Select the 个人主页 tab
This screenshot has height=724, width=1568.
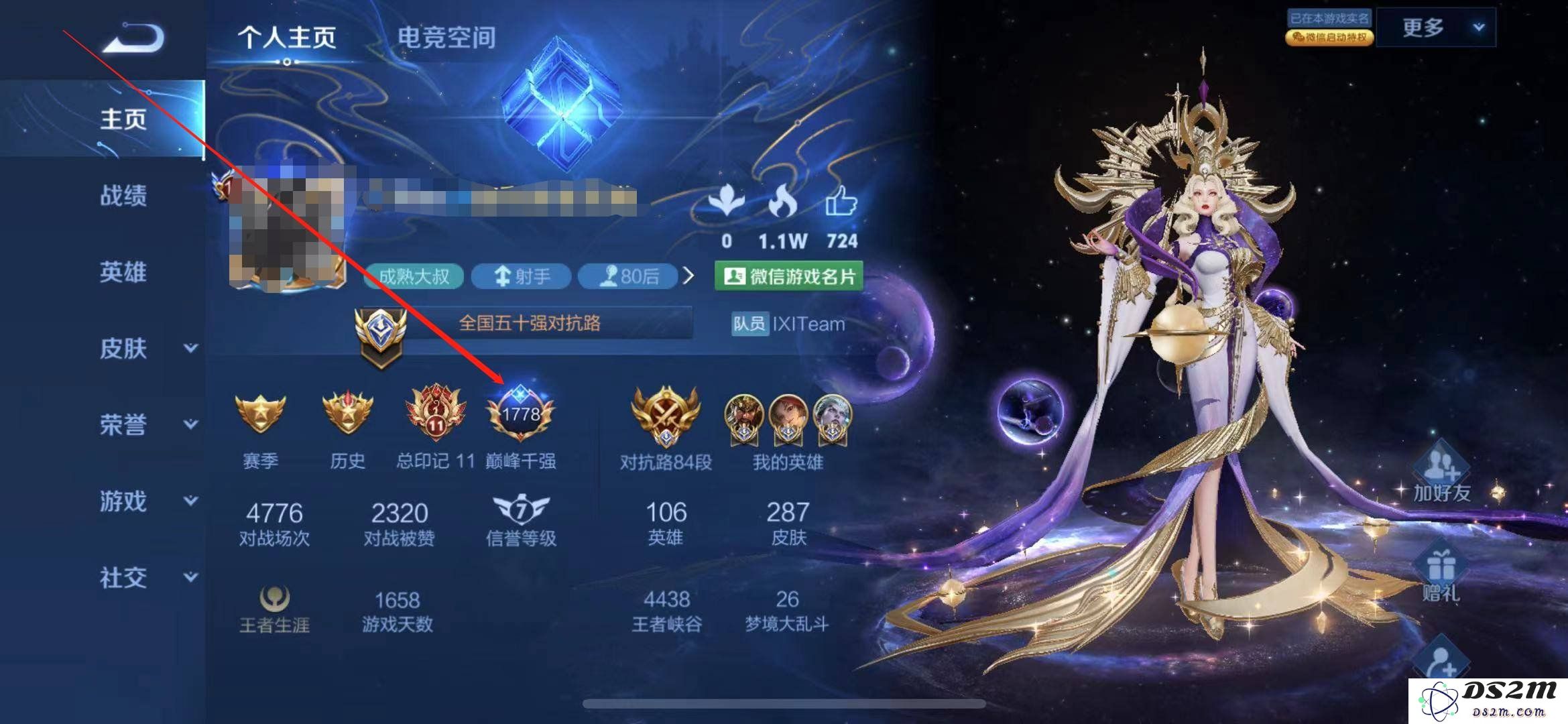(x=287, y=38)
